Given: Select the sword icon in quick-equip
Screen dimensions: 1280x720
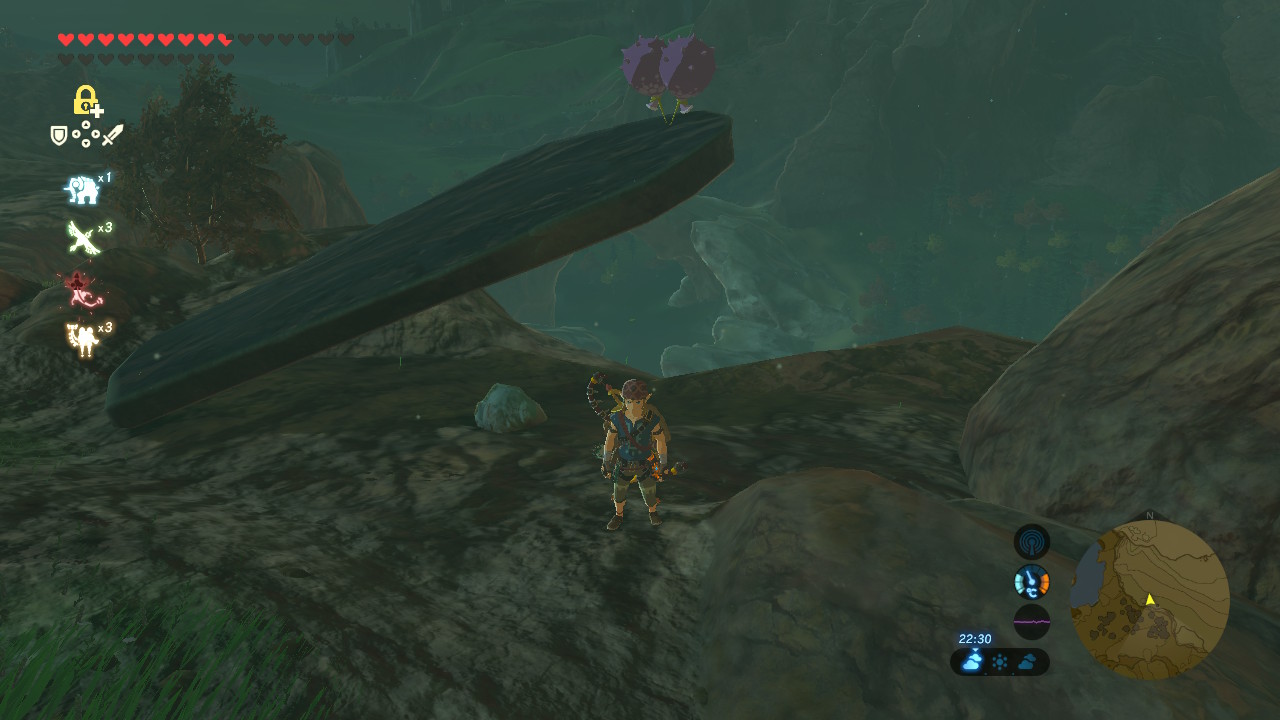Looking at the screenshot, I should [x=112, y=134].
